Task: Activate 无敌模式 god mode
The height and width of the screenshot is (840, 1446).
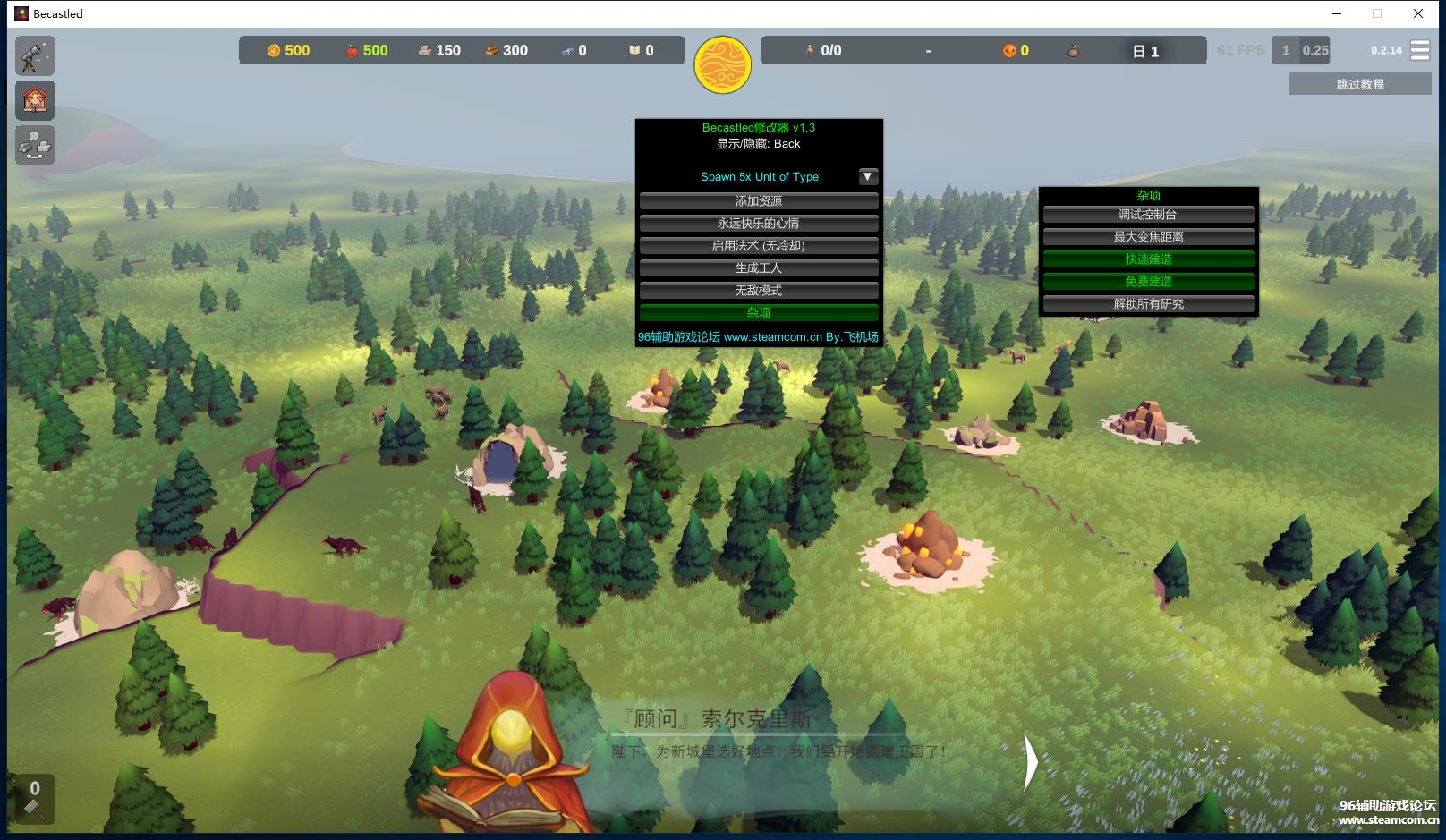Action: pos(758,291)
